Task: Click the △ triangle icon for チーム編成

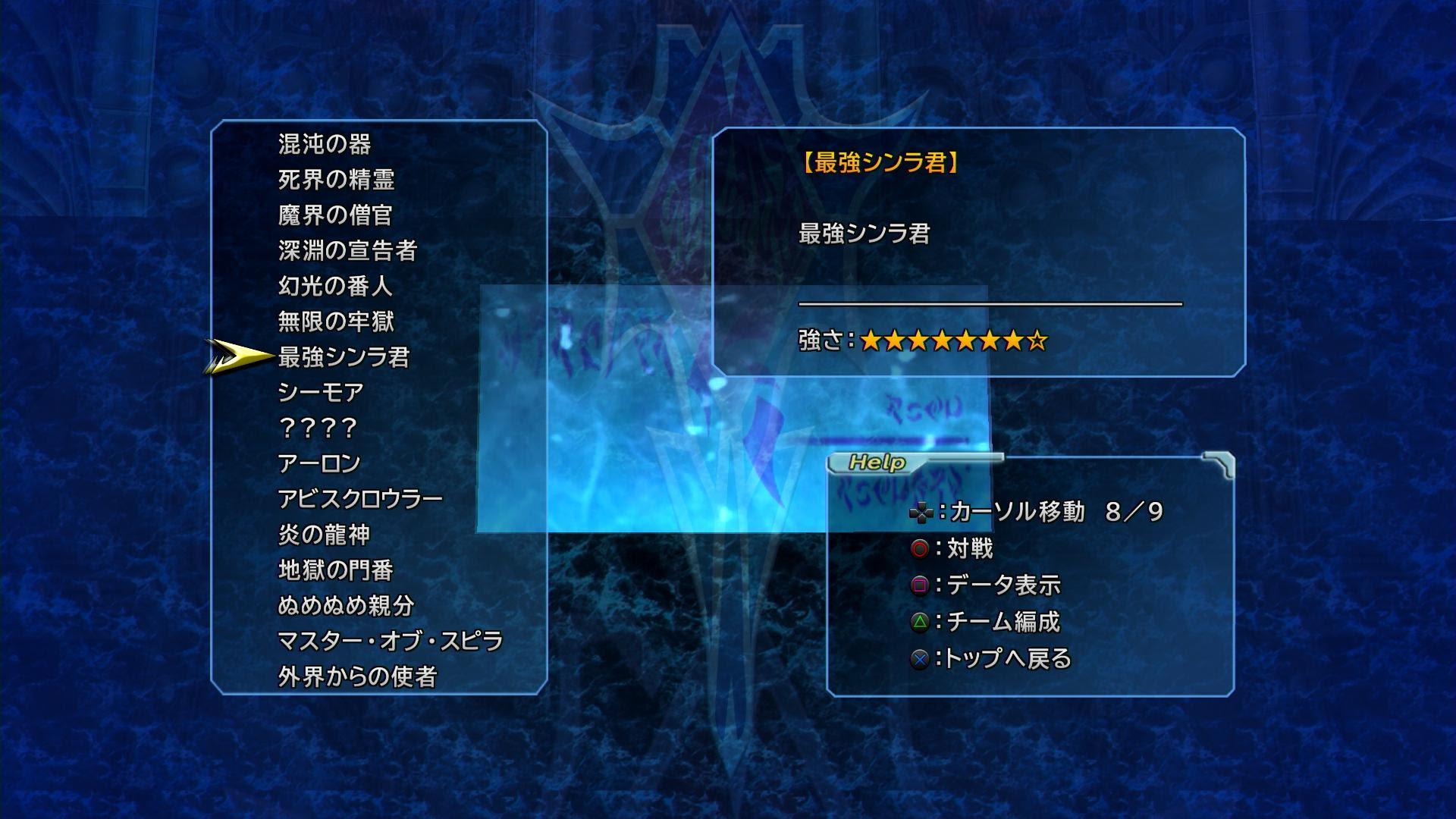Action: coord(920,623)
